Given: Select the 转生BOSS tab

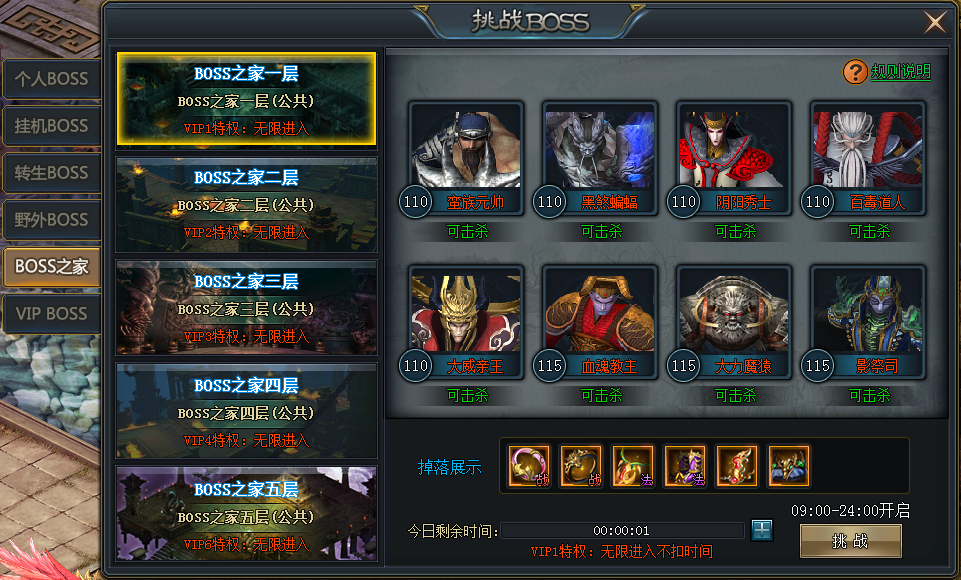Looking at the screenshot, I should [51, 173].
